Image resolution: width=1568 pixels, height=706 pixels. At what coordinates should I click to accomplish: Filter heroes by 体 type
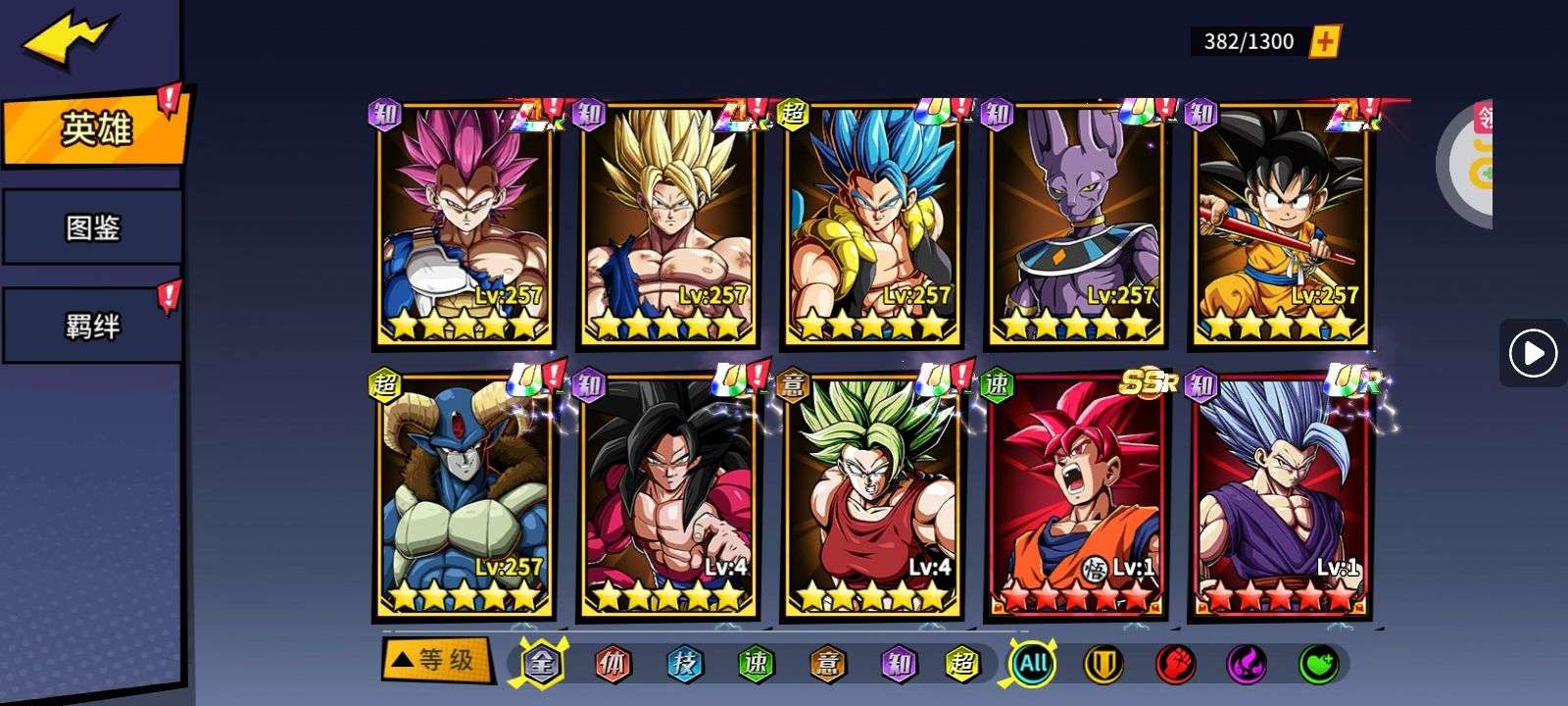coord(612,664)
